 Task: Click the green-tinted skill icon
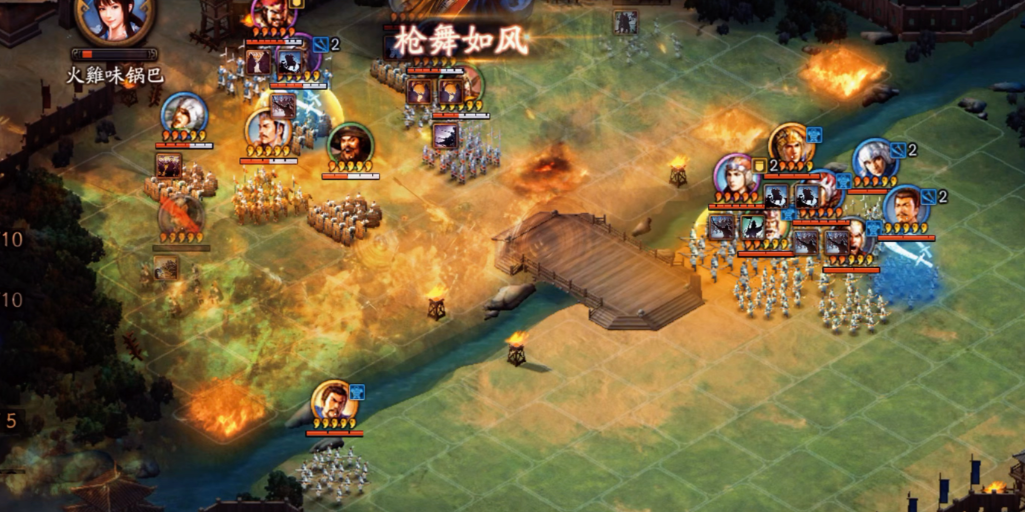(751, 228)
